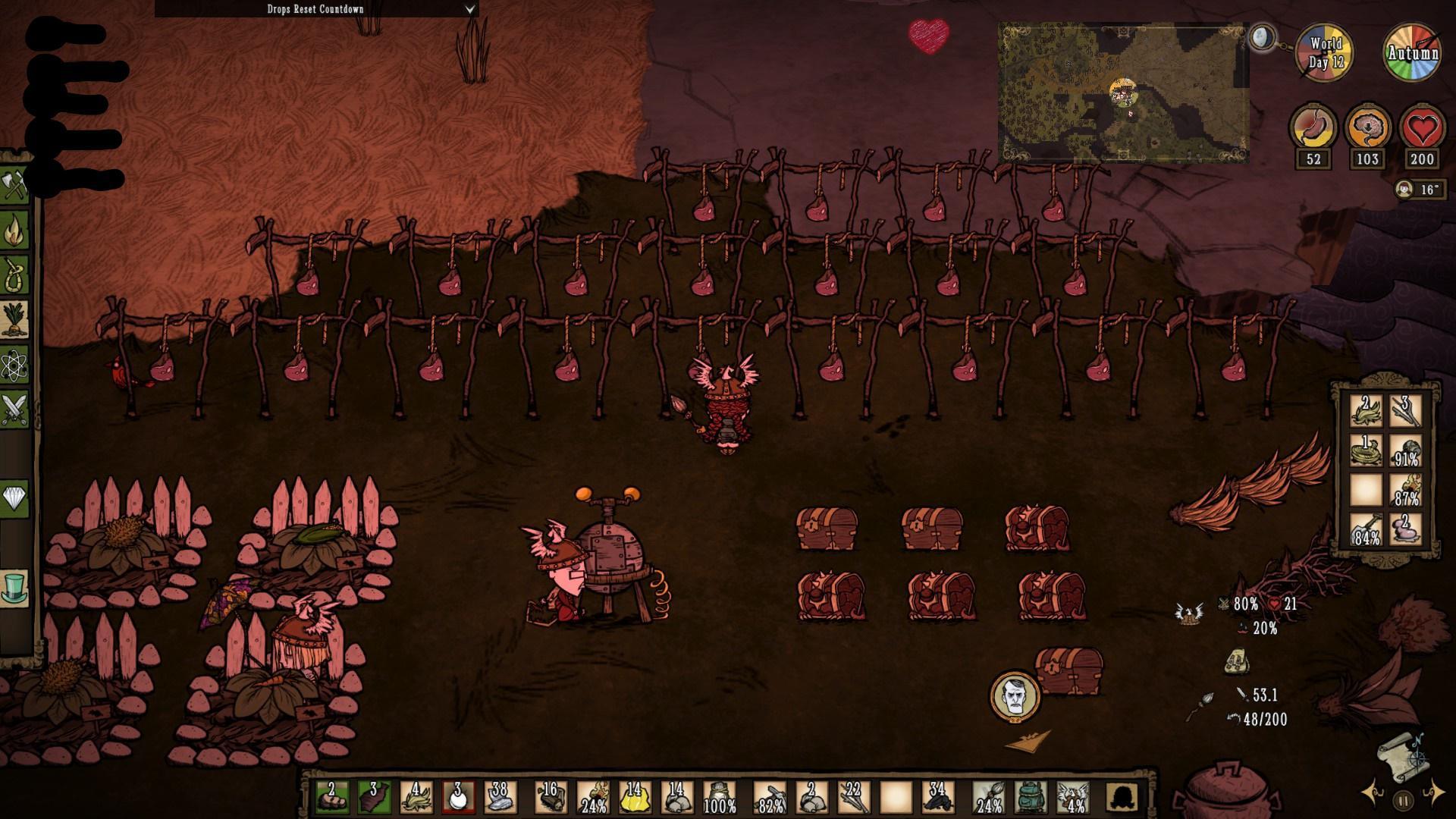Choose the torch slot at 24%
The height and width of the screenshot is (819, 1456).
coord(592,797)
